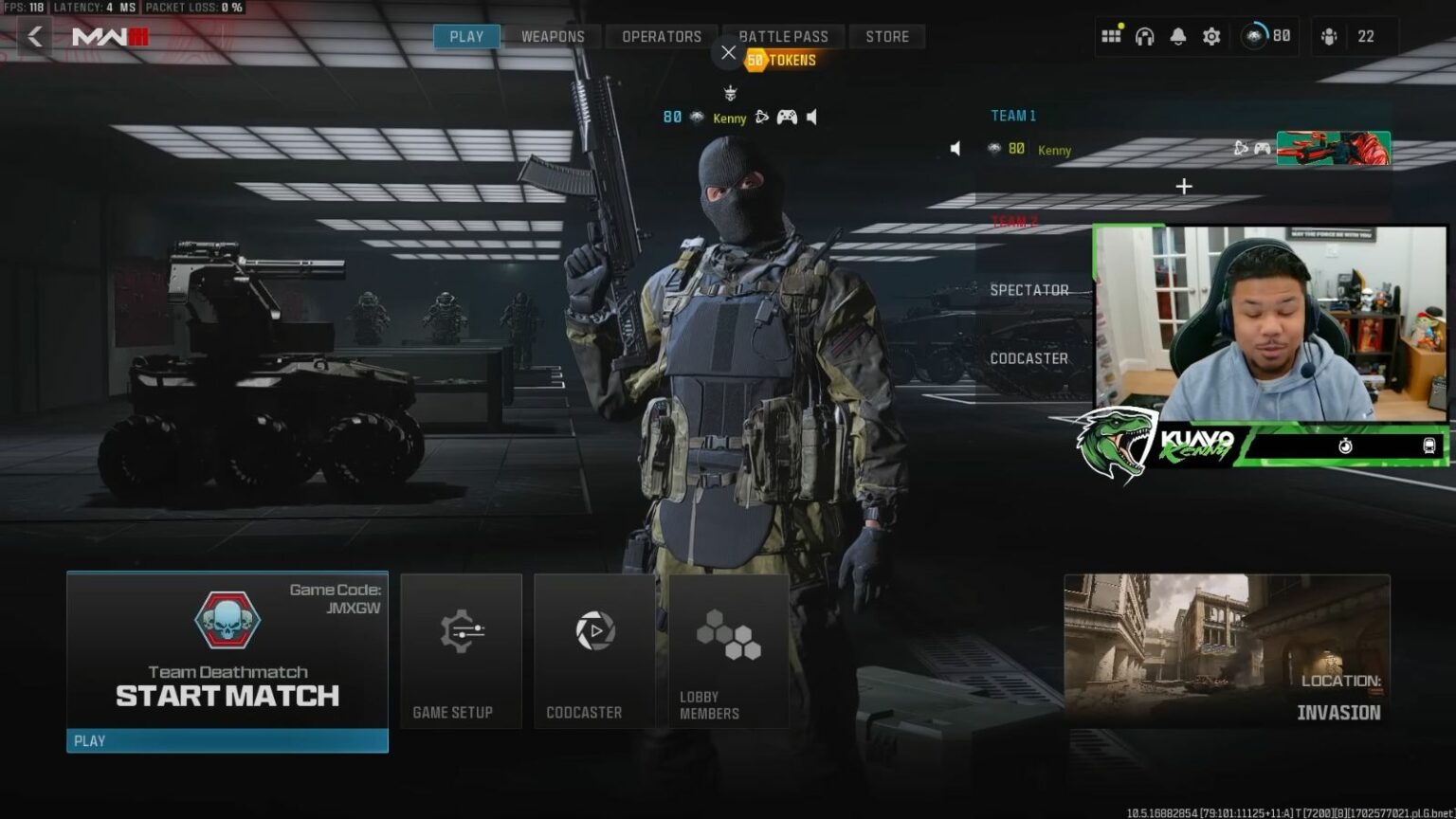Click the skull emblem on Team Deathmatch card
This screenshot has width=1456, height=819.
227,619
